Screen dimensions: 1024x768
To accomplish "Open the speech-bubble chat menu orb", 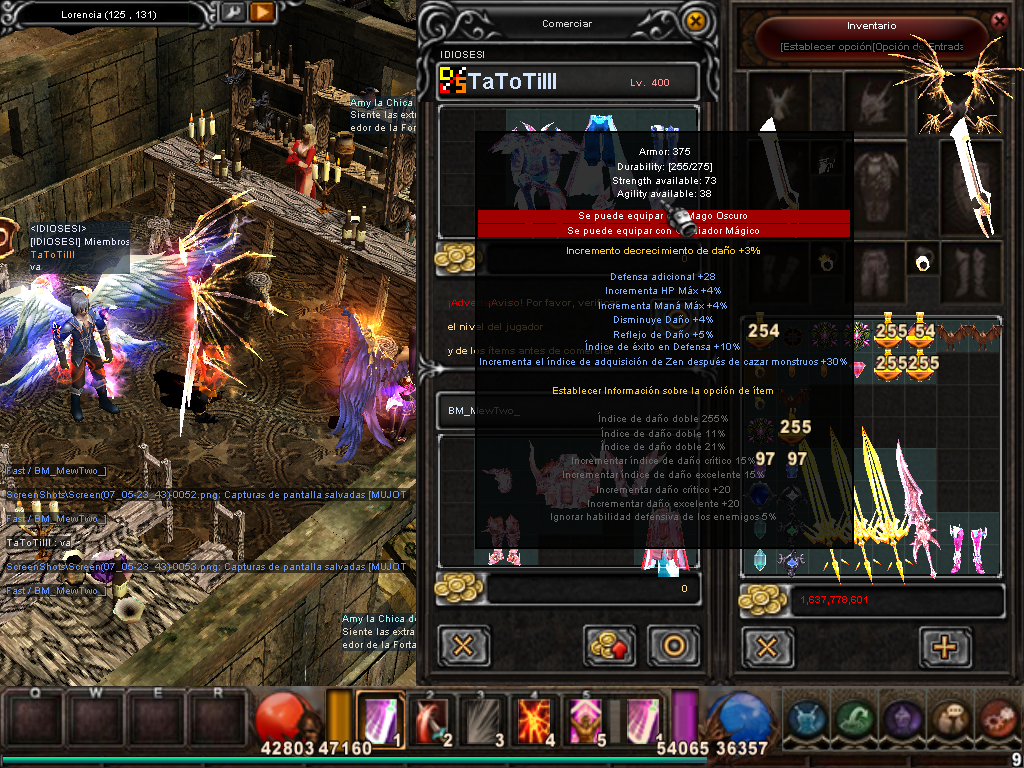I will 949,718.
